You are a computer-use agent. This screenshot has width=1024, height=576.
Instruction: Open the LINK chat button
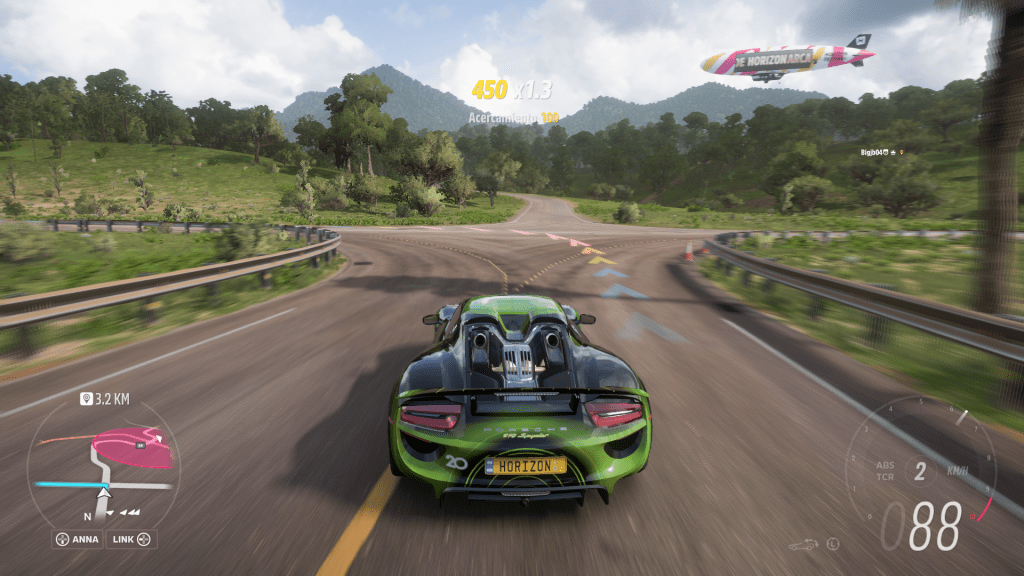click(x=131, y=540)
